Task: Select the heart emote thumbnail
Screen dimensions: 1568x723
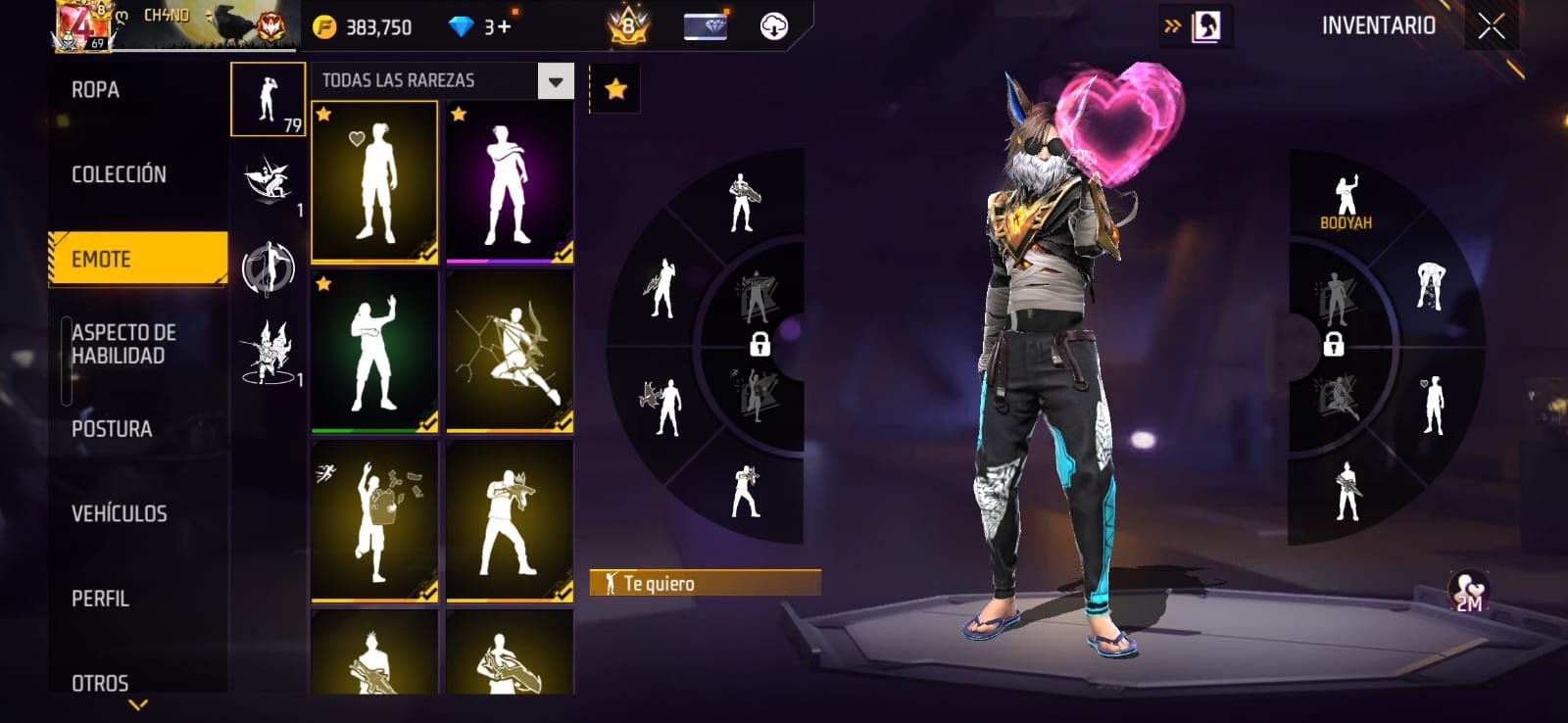Action: point(374,182)
